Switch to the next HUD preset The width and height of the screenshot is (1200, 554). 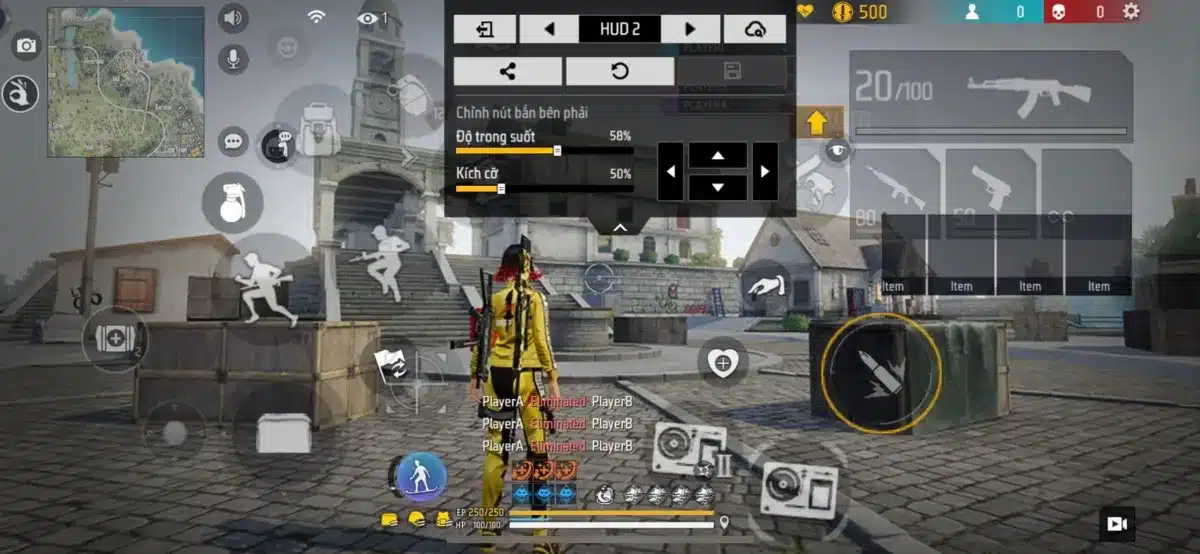[x=690, y=29]
